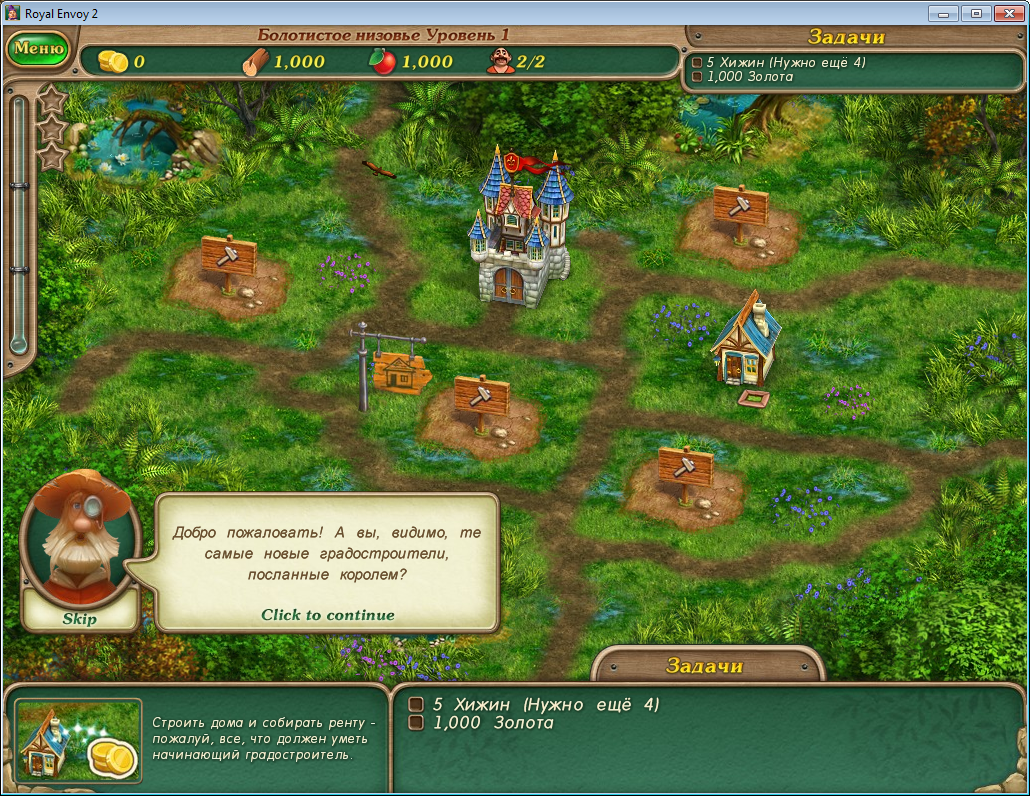Click the old advisor's portrait
Image resolution: width=1030 pixels, height=796 pixels.
tap(79, 540)
